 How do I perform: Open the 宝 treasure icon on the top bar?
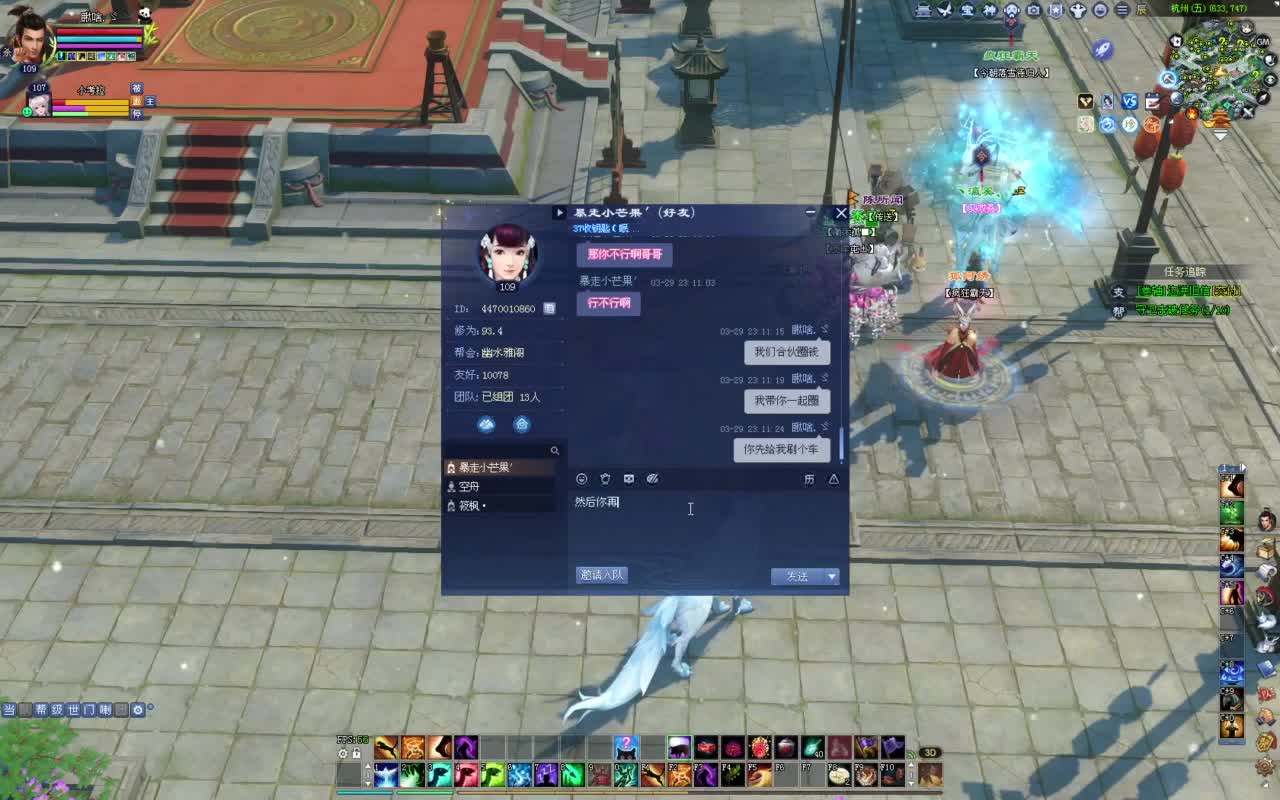point(967,10)
